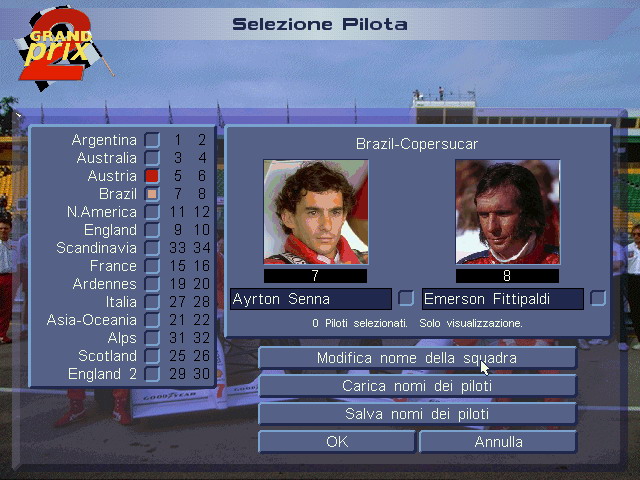Click Modifica nome della squadra button
This screenshot has width=640, height=480.
(x=417, y=358)
